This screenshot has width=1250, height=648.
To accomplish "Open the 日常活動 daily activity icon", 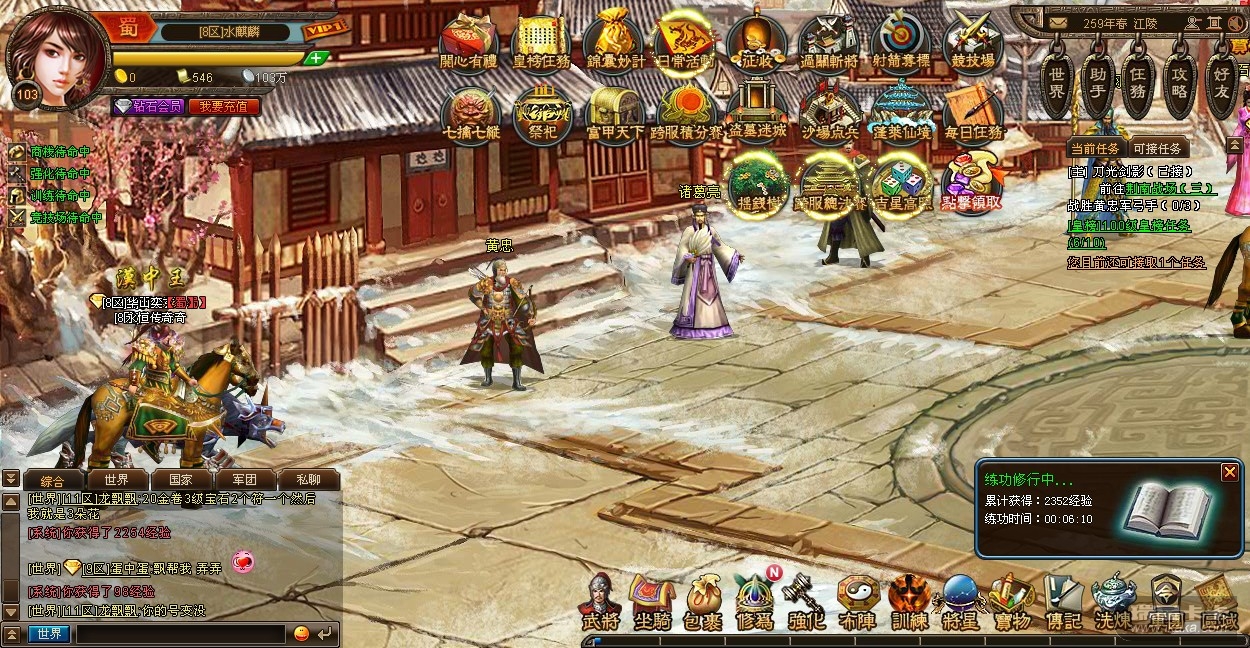I will point(686,42).
